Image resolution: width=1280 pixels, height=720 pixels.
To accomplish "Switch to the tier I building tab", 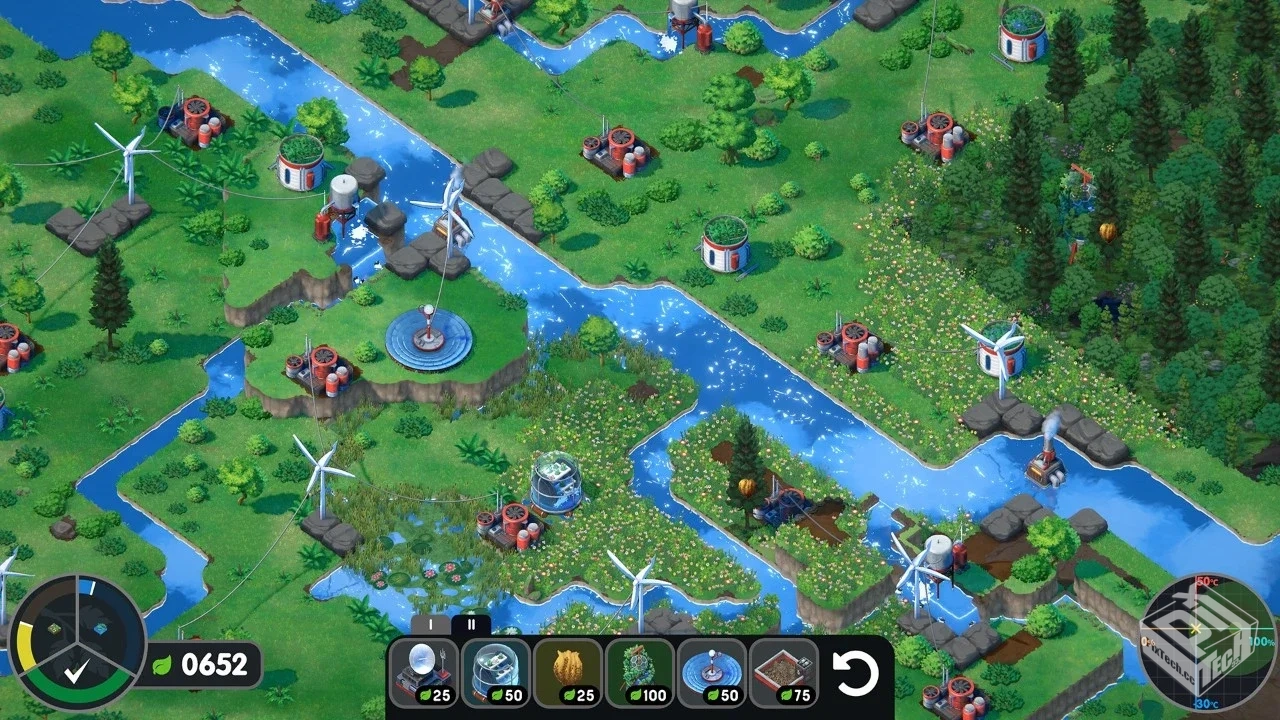I will pyautogui.click(x=431, y=624).
